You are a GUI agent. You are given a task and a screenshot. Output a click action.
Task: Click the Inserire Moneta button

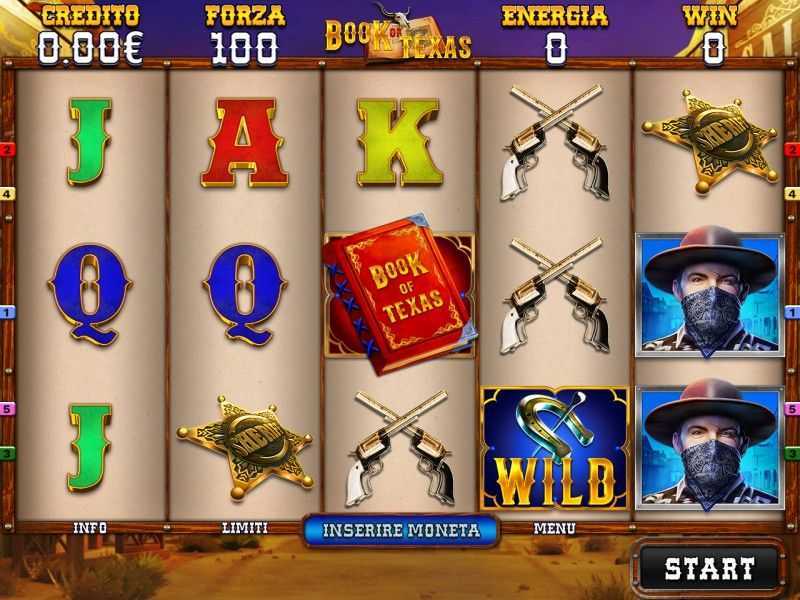400,530
